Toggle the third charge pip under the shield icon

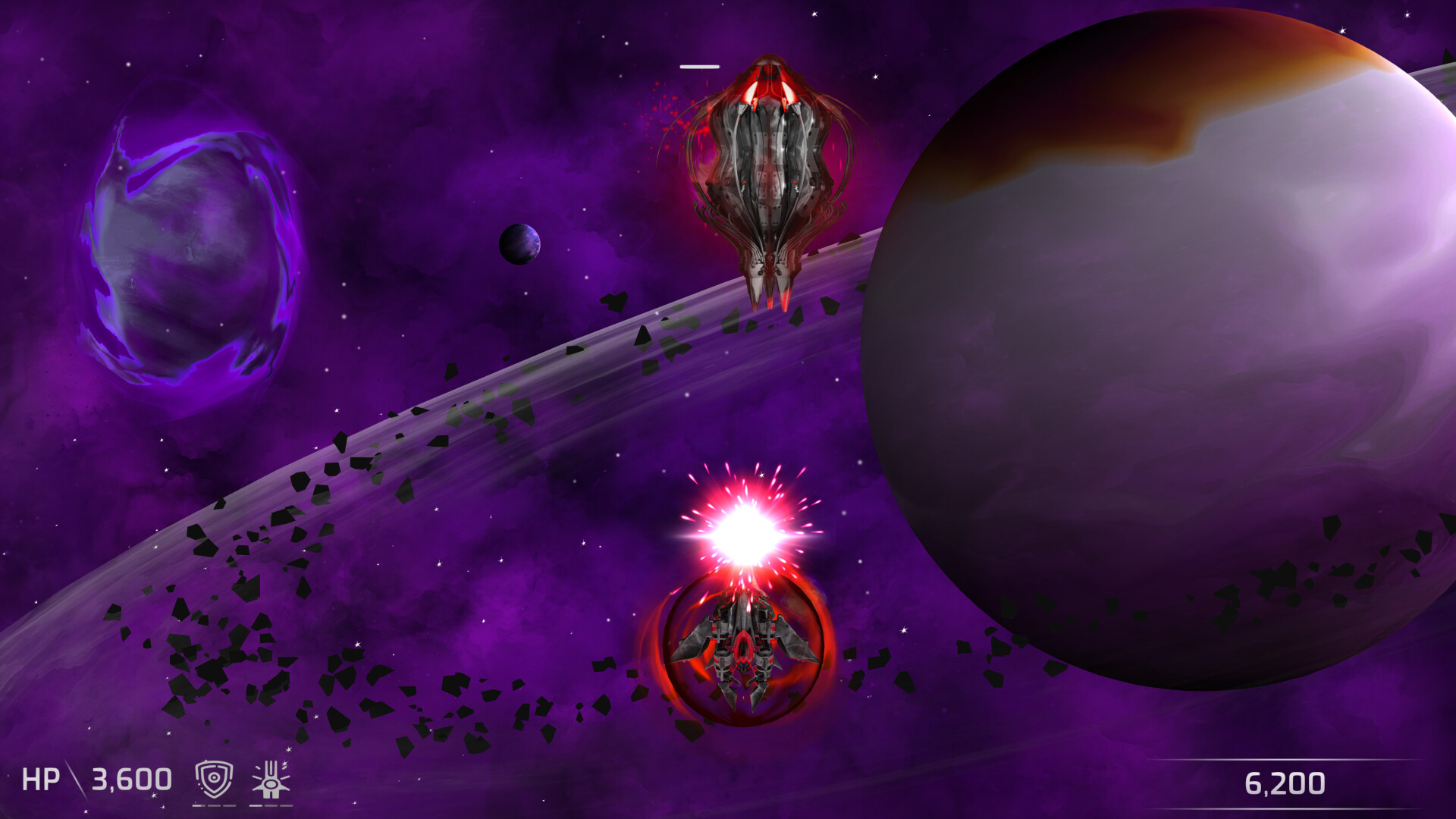[230, 806]
